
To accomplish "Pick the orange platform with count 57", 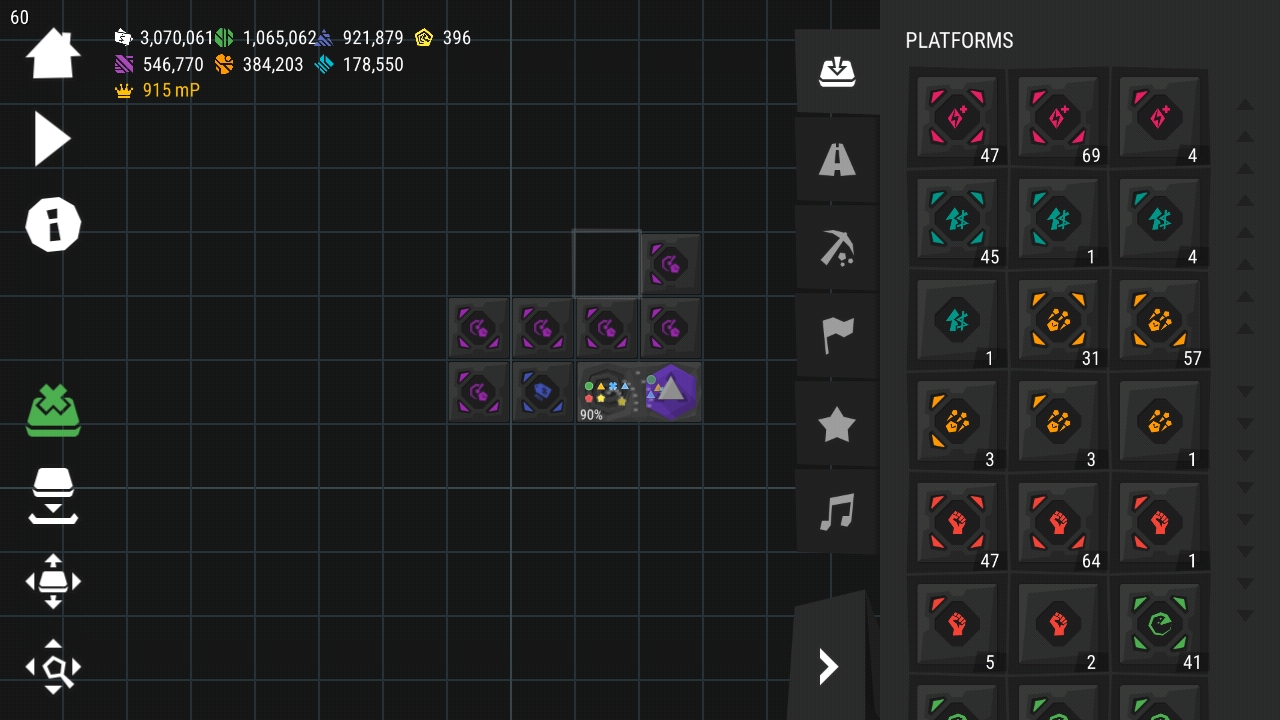I will pos(1160,321).
